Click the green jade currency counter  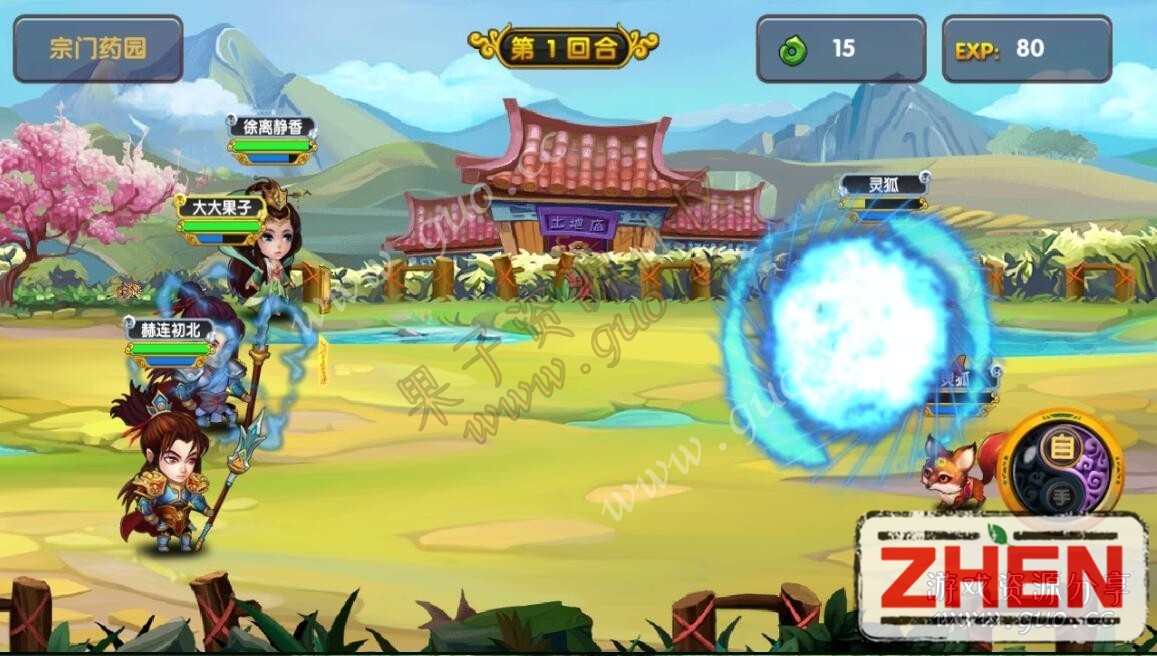click(x=840, y=48)
